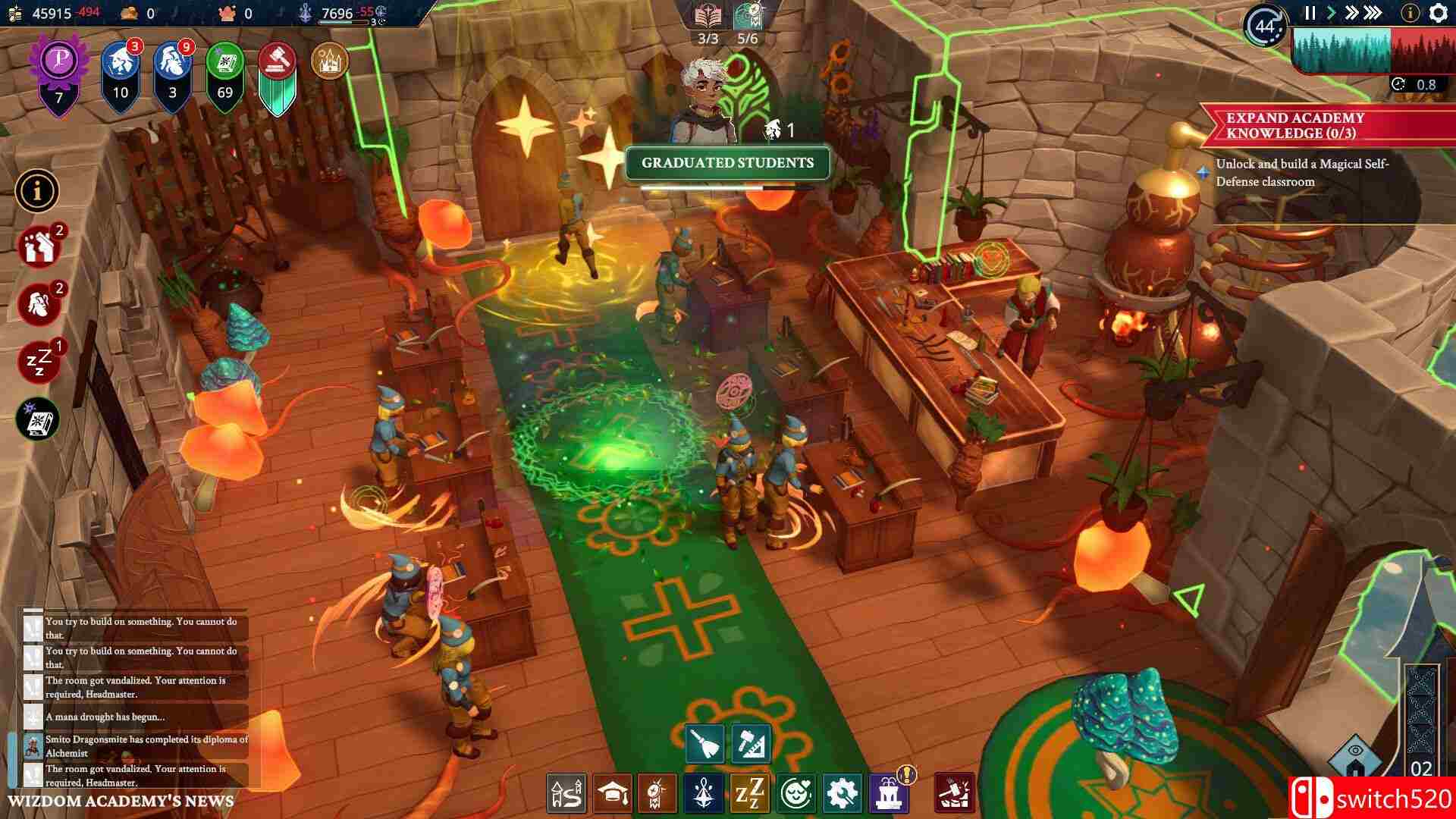Viewport: 1456px width, 819px height.
Task: Open the academy construction menu
Action: pos(565,794)
